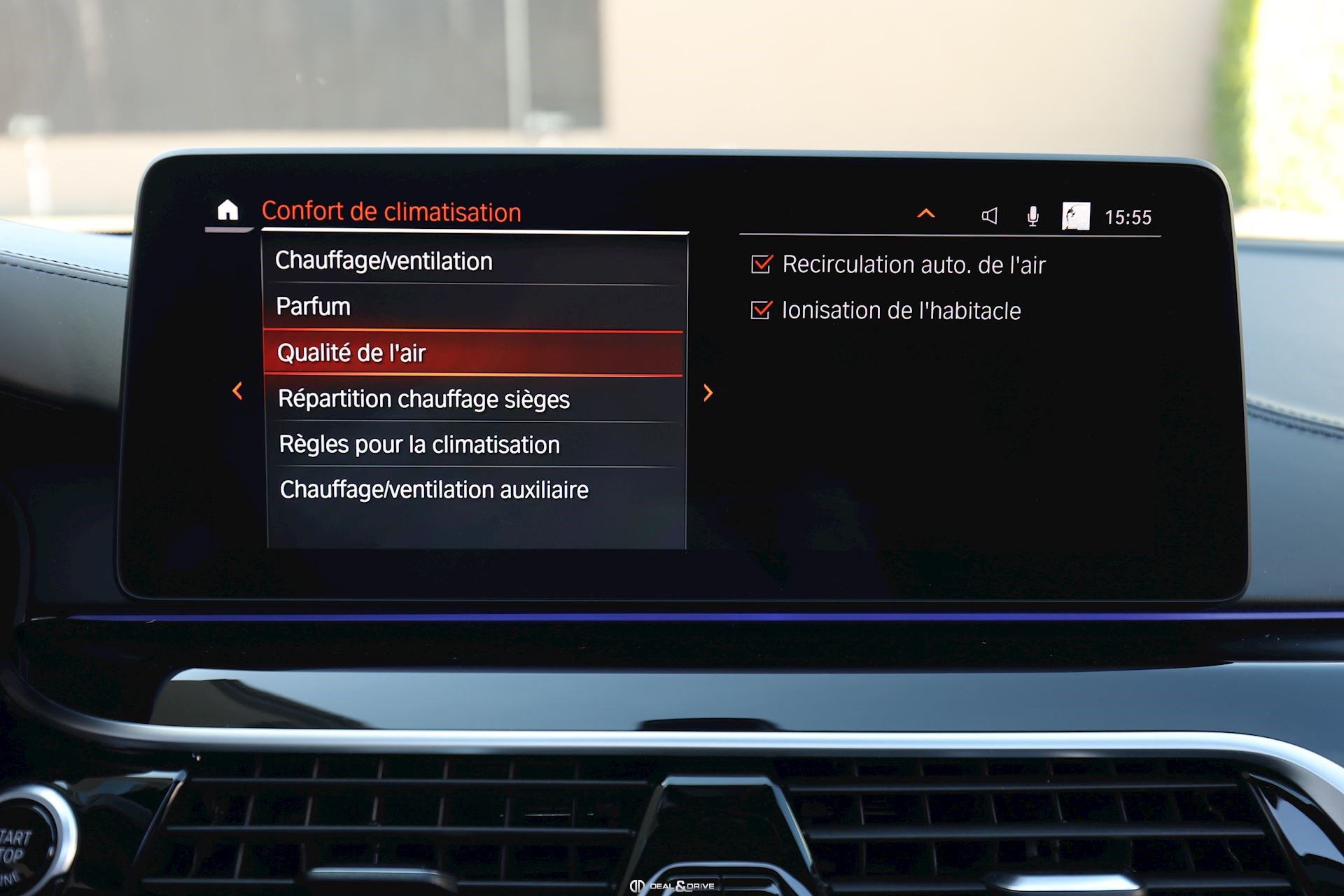Toggle Ionisation de l'habitacle checkbox

761,310
